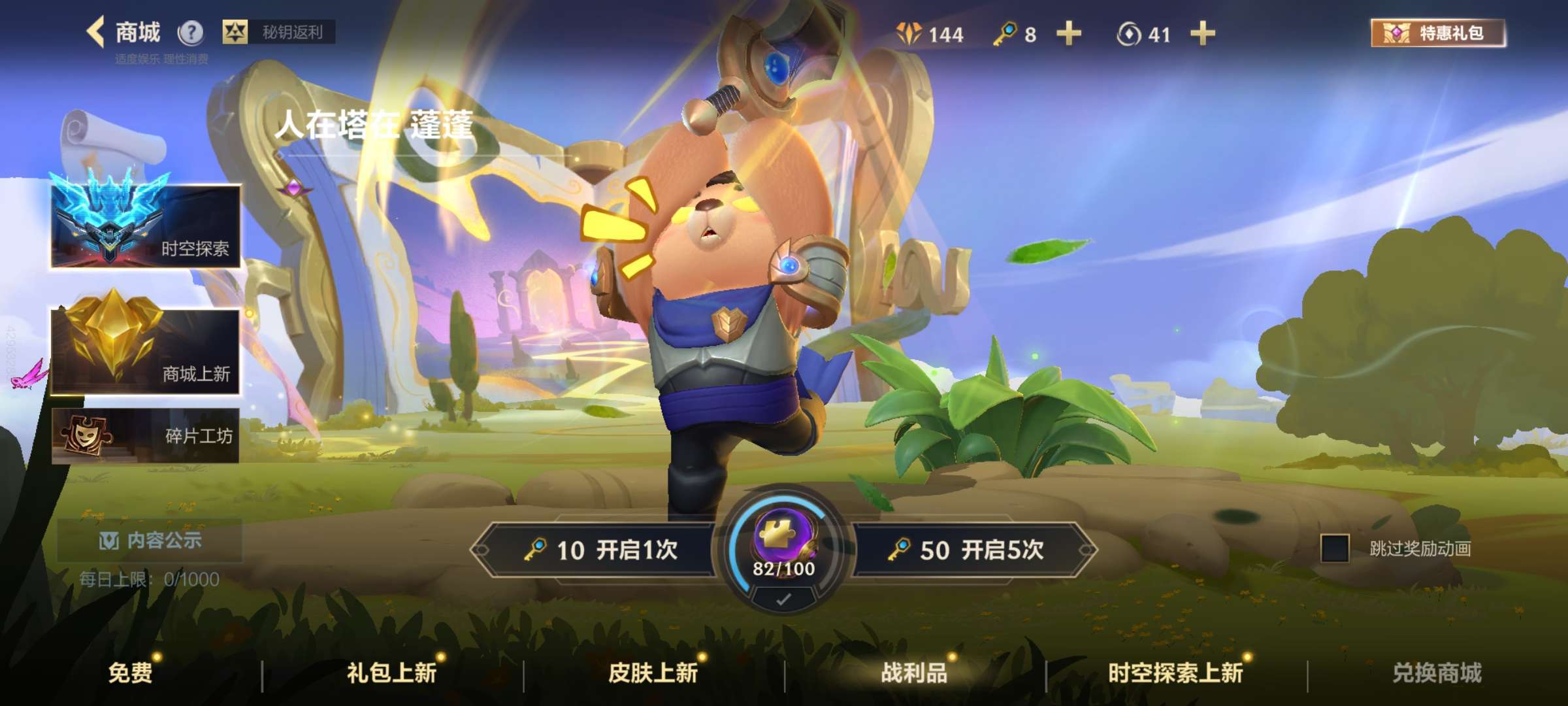Viewport: 1568px width, 706px height.
Task: Open the circular question mark help icon
Action: [x=189, y=31]
